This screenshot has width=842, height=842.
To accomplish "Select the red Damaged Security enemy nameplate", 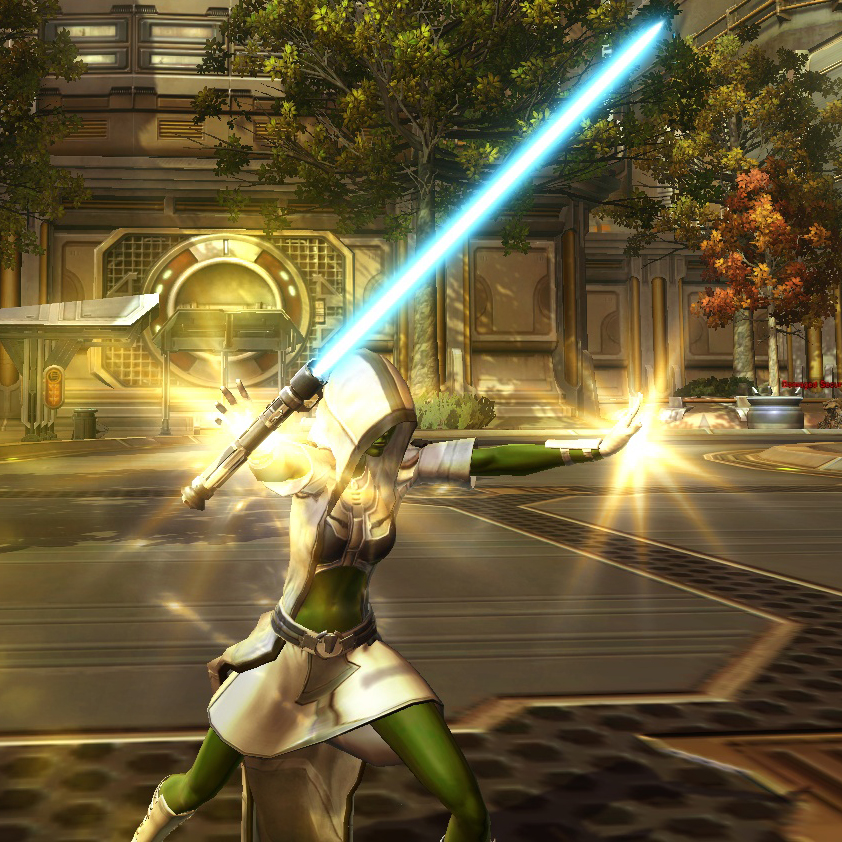I will (x=813, y=383).
